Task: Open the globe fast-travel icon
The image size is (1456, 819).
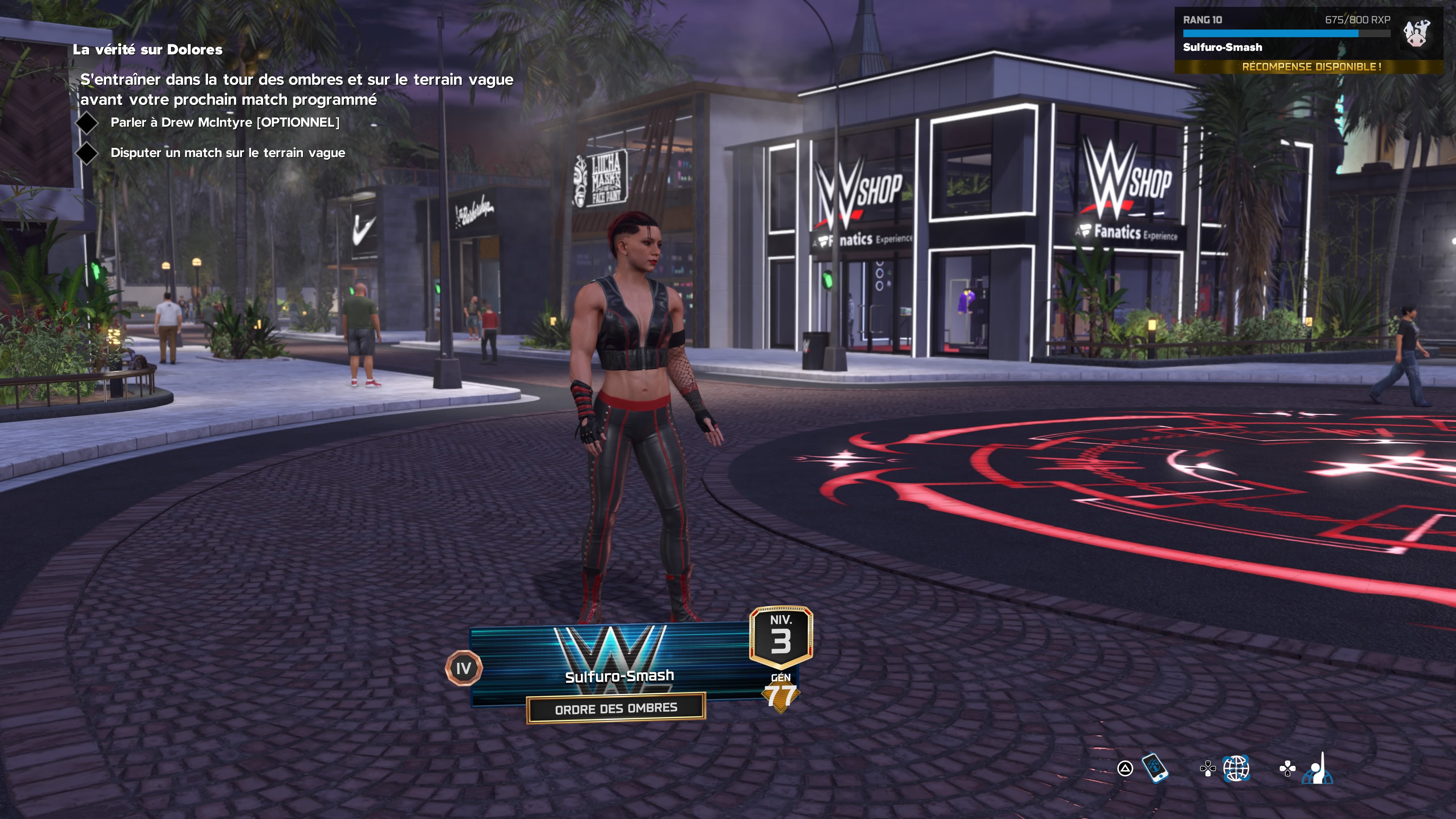Action: [1236, 768]
